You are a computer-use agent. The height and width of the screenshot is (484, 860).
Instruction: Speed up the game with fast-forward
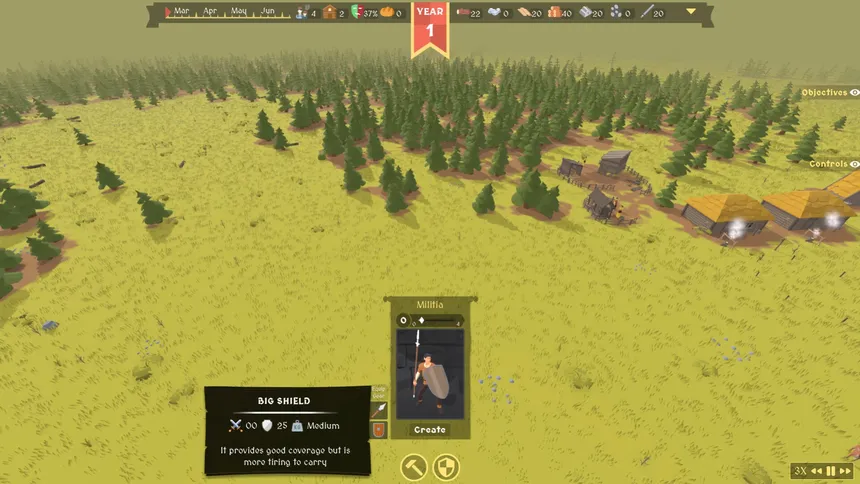(845, 471)
